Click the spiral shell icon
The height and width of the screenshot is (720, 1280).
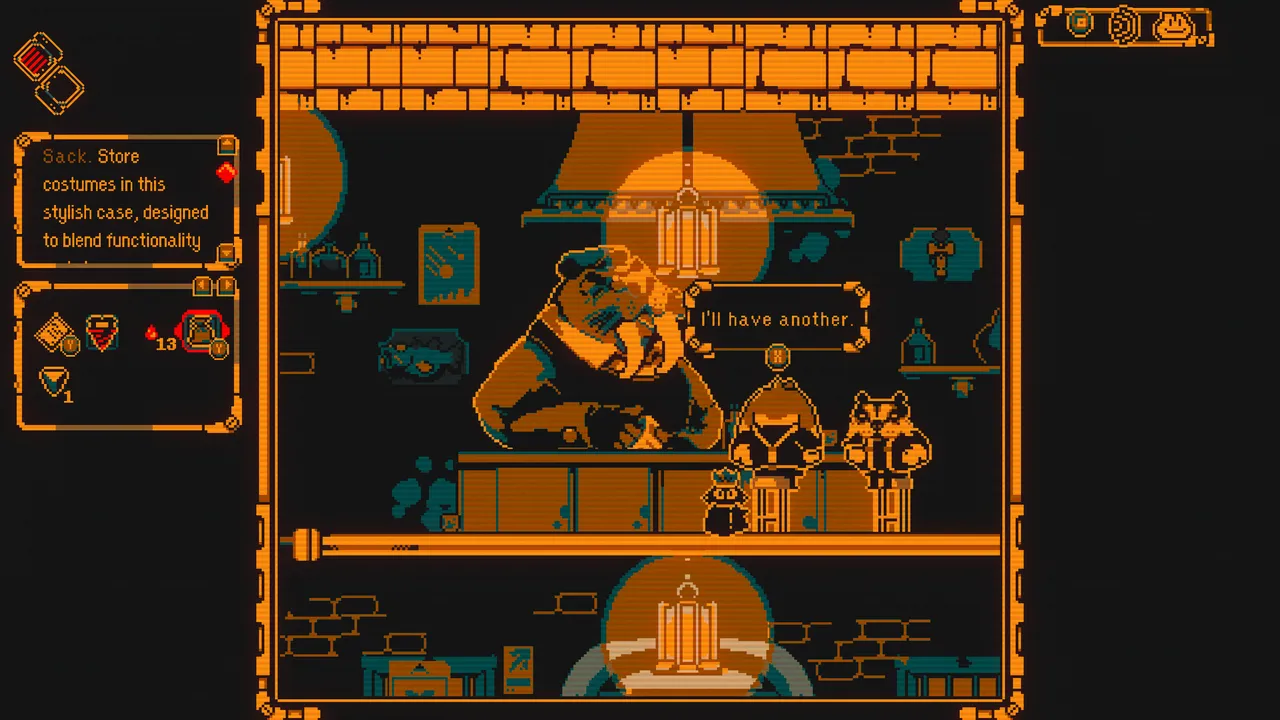point(1126,25)
